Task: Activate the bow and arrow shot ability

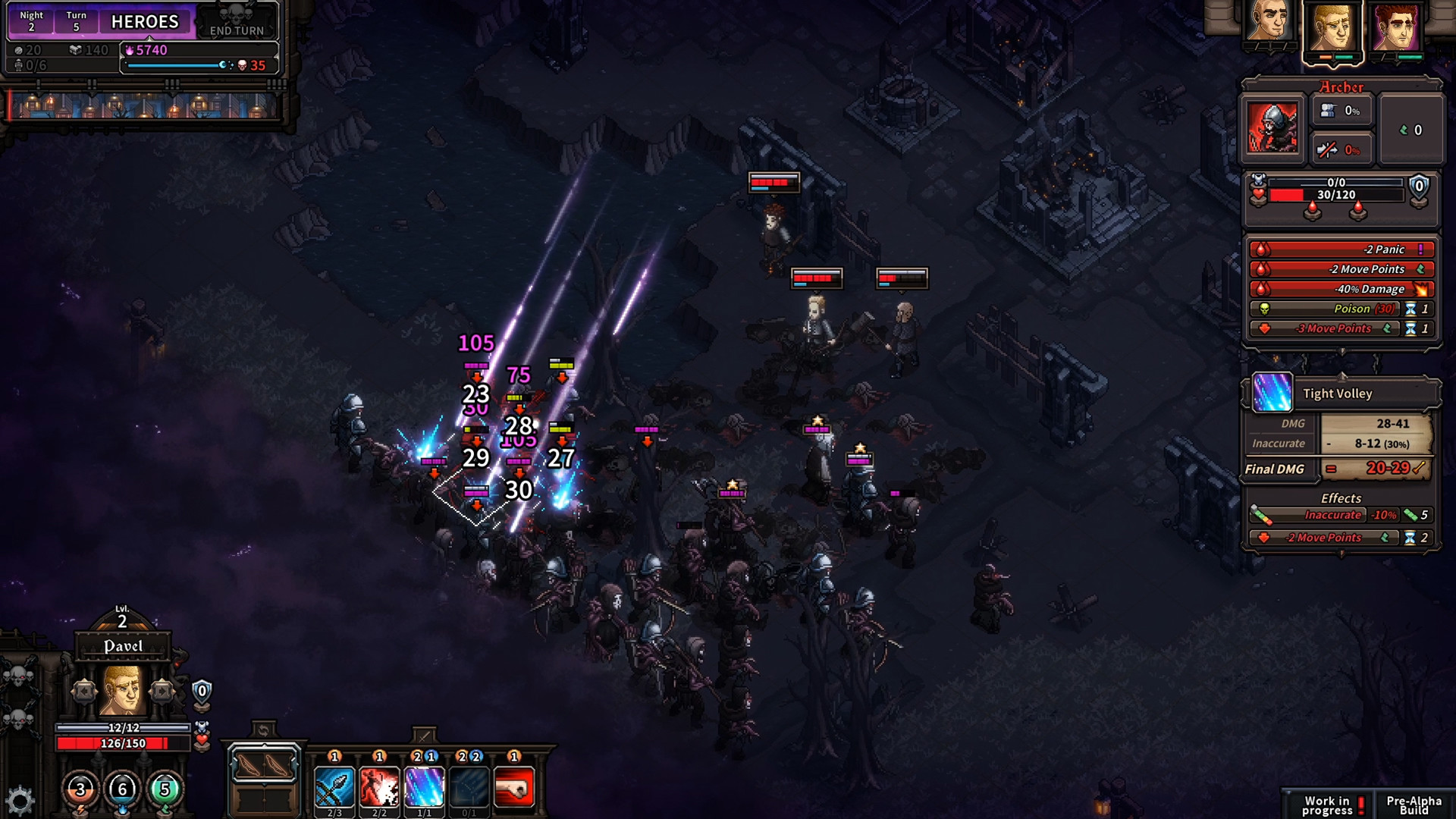Action: click(x=334, y=786)
